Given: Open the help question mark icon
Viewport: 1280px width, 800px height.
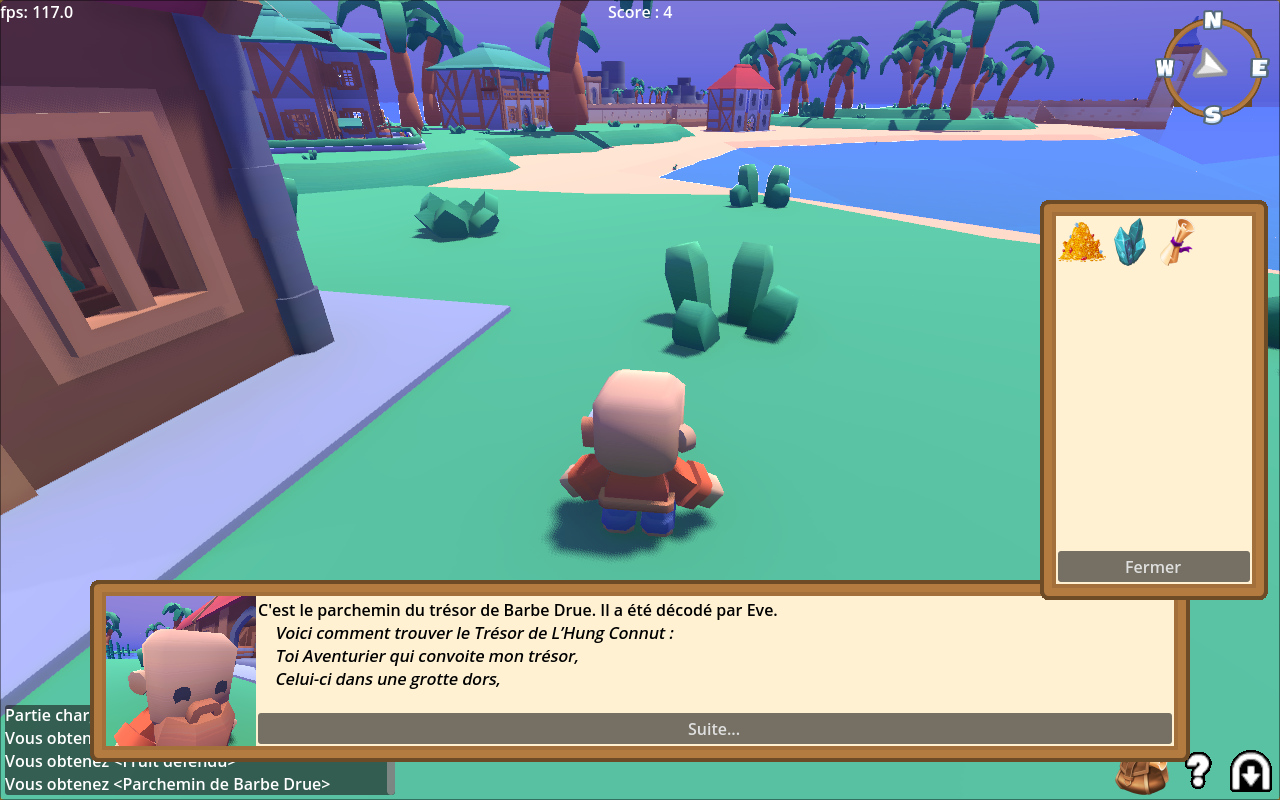Looking at the screenshot, I should [1198, 771].
